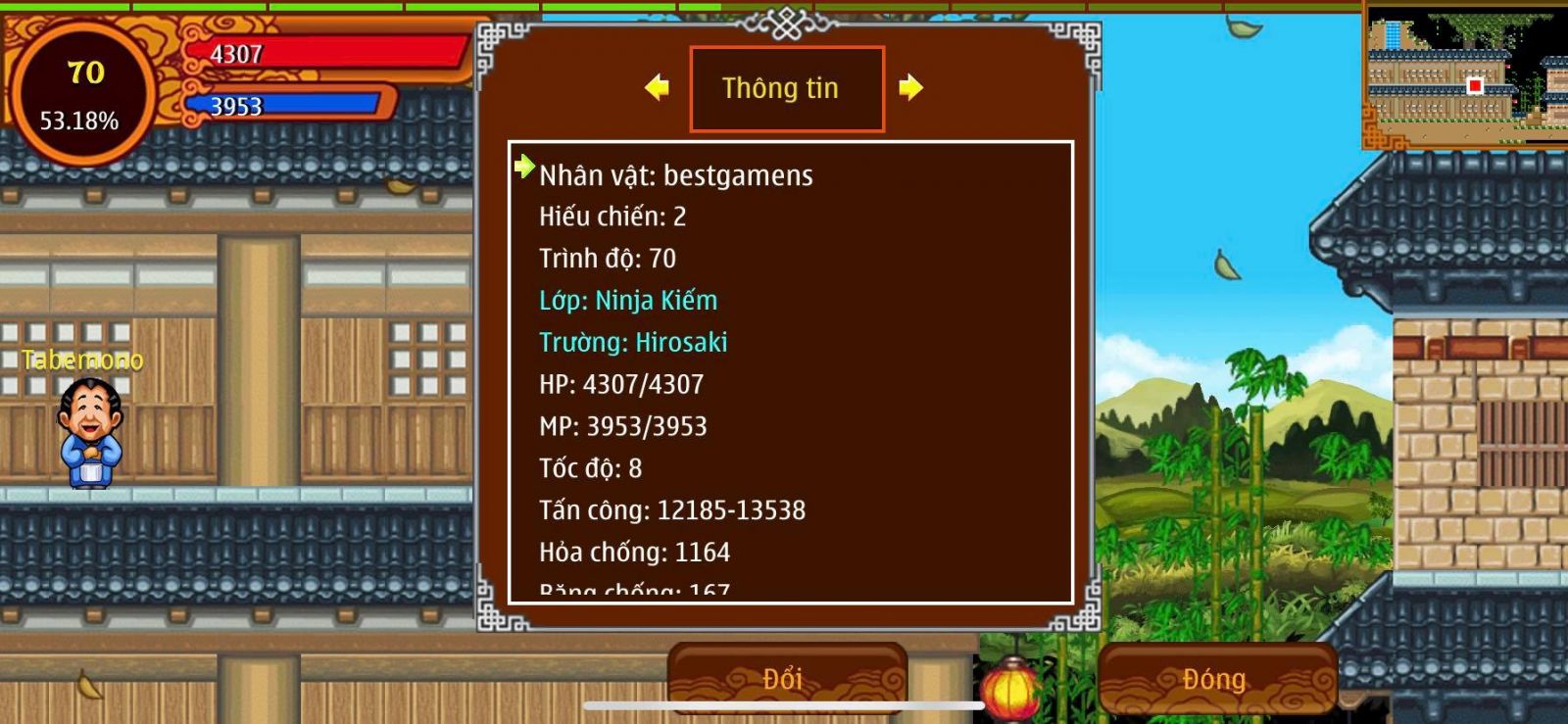Select the Nhân vật: bestgamens row

676,175
